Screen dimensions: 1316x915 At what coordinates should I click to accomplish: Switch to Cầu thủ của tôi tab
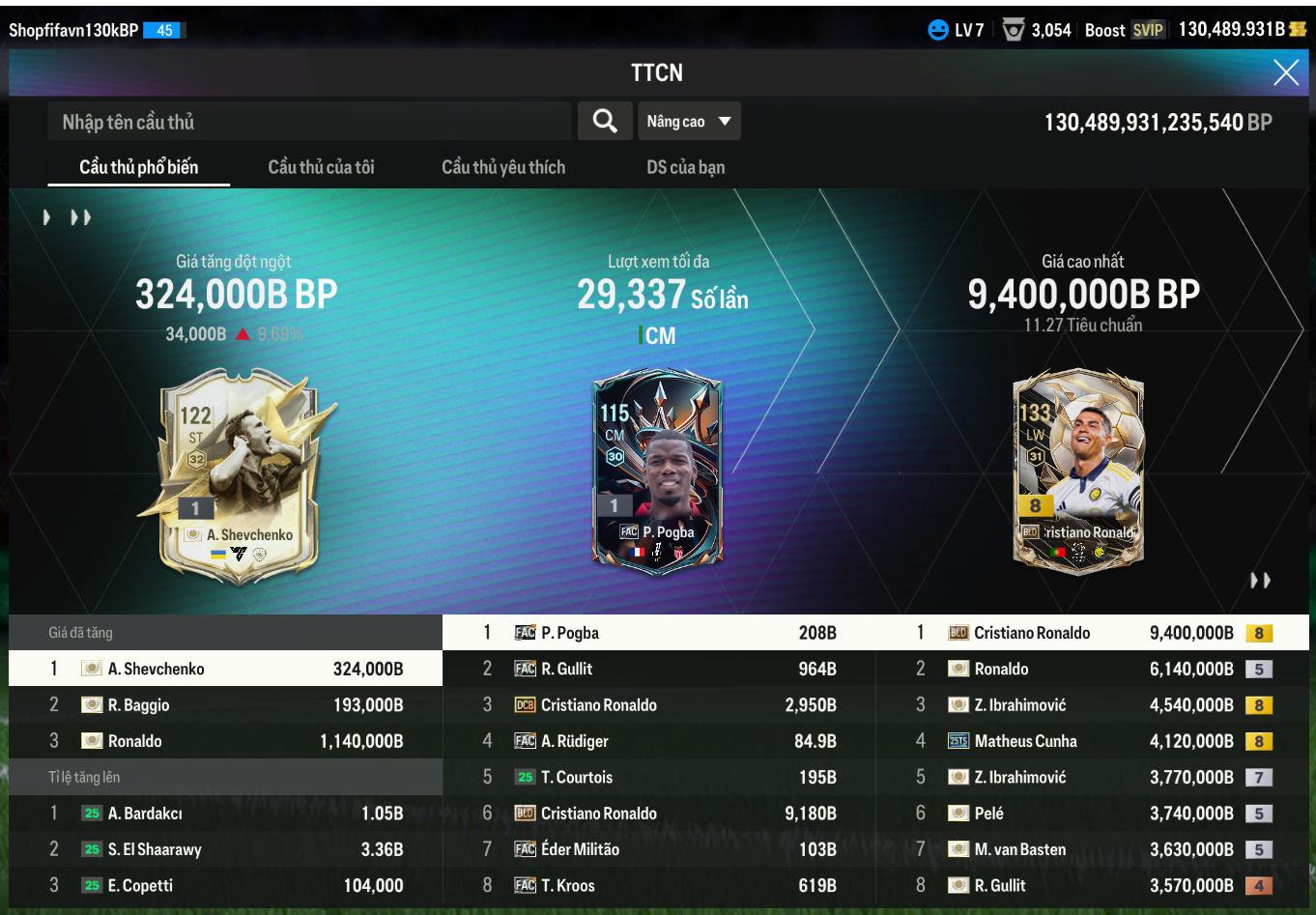pos(321,167)
